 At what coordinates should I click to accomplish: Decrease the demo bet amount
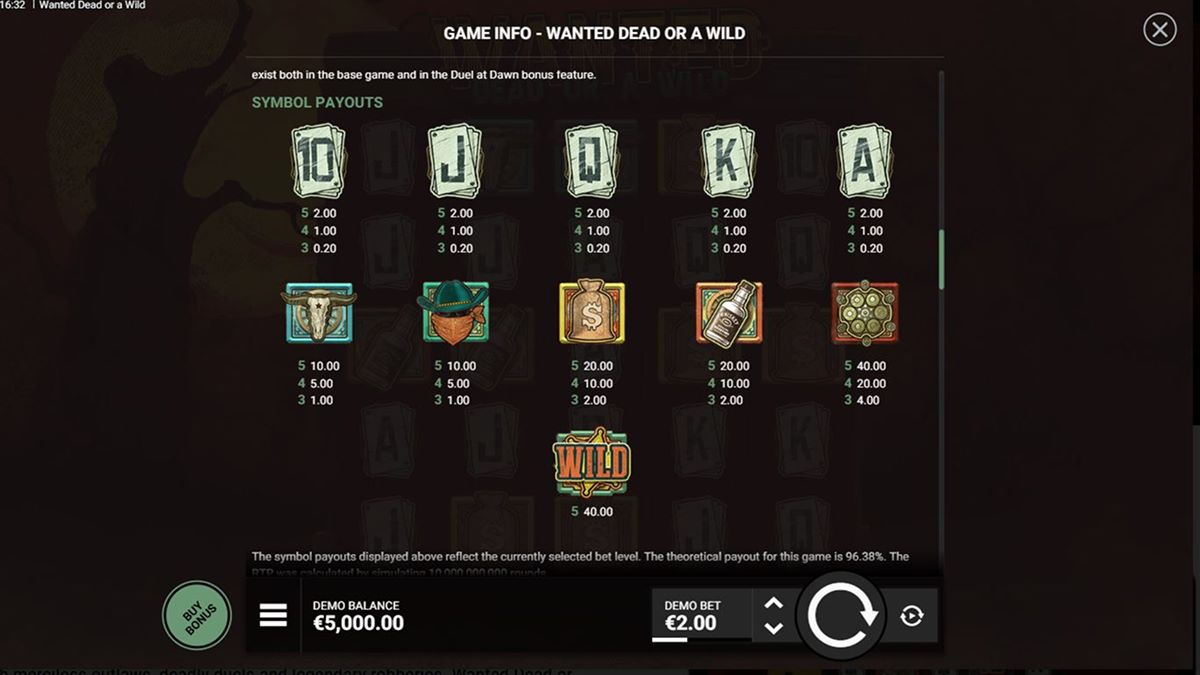pyautogui.click(x=773, y=628)
